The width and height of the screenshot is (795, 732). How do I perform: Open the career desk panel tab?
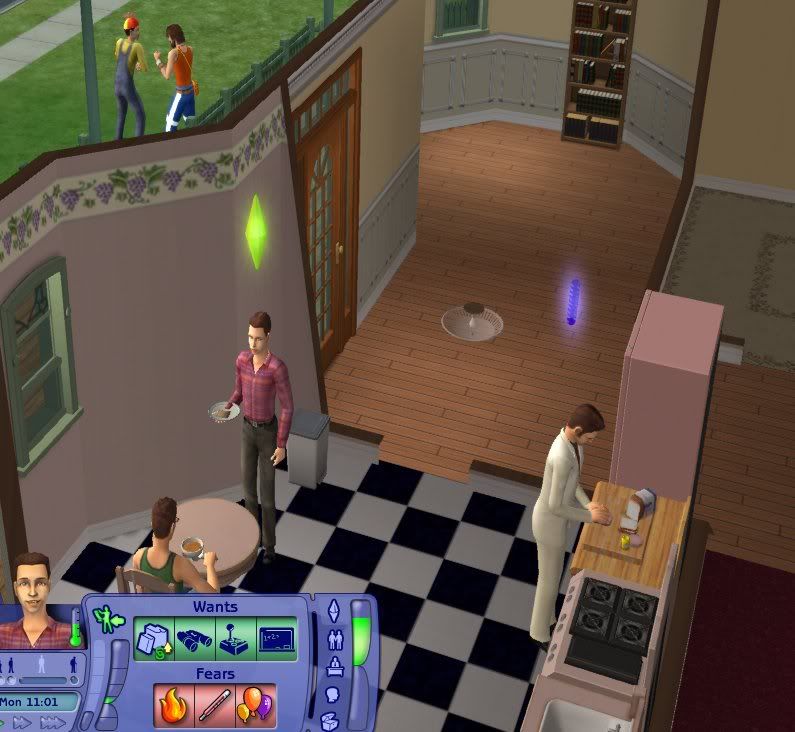pos(335,667)
